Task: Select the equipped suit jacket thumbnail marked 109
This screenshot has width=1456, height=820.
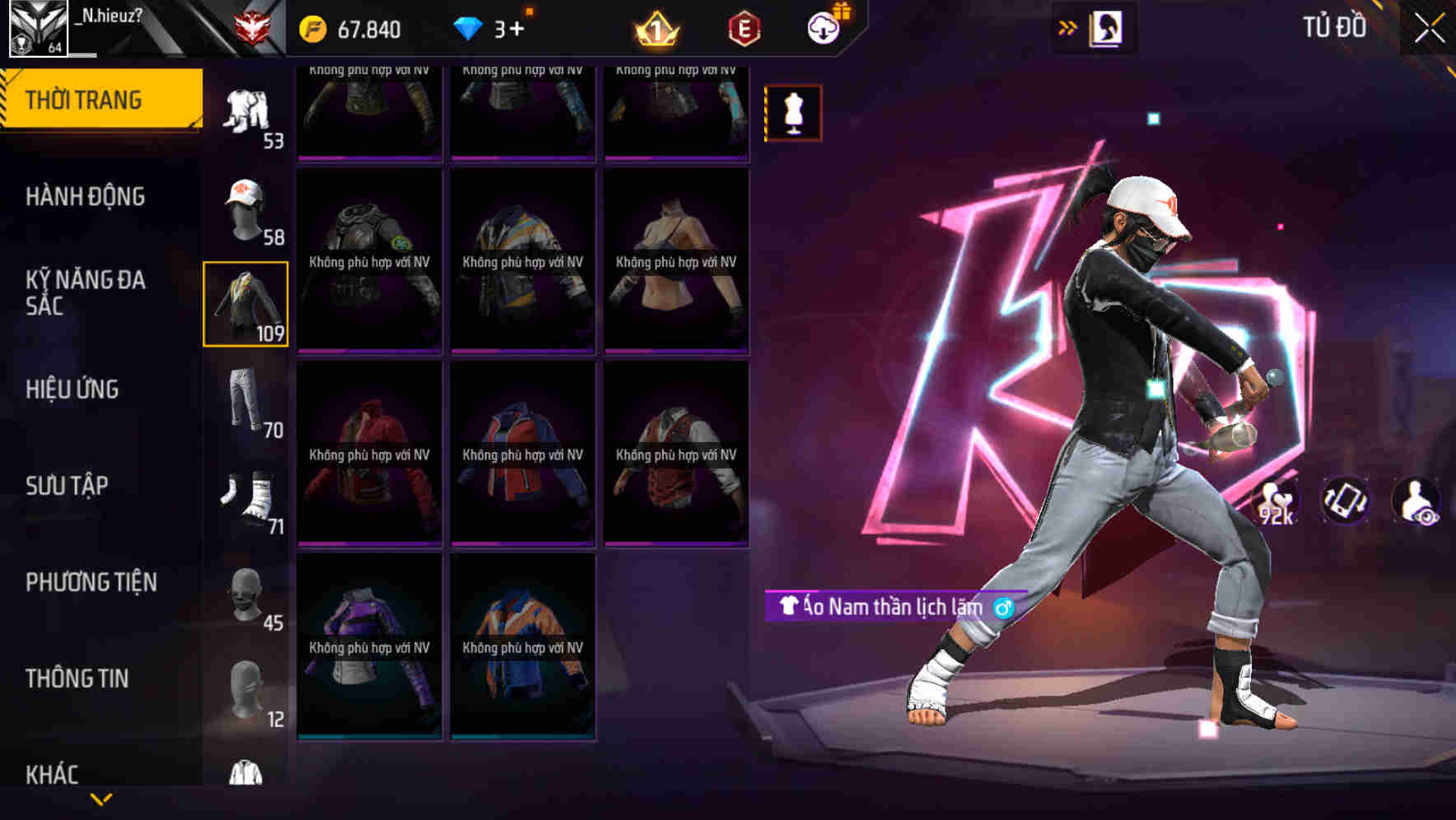Action: (245, 303)
